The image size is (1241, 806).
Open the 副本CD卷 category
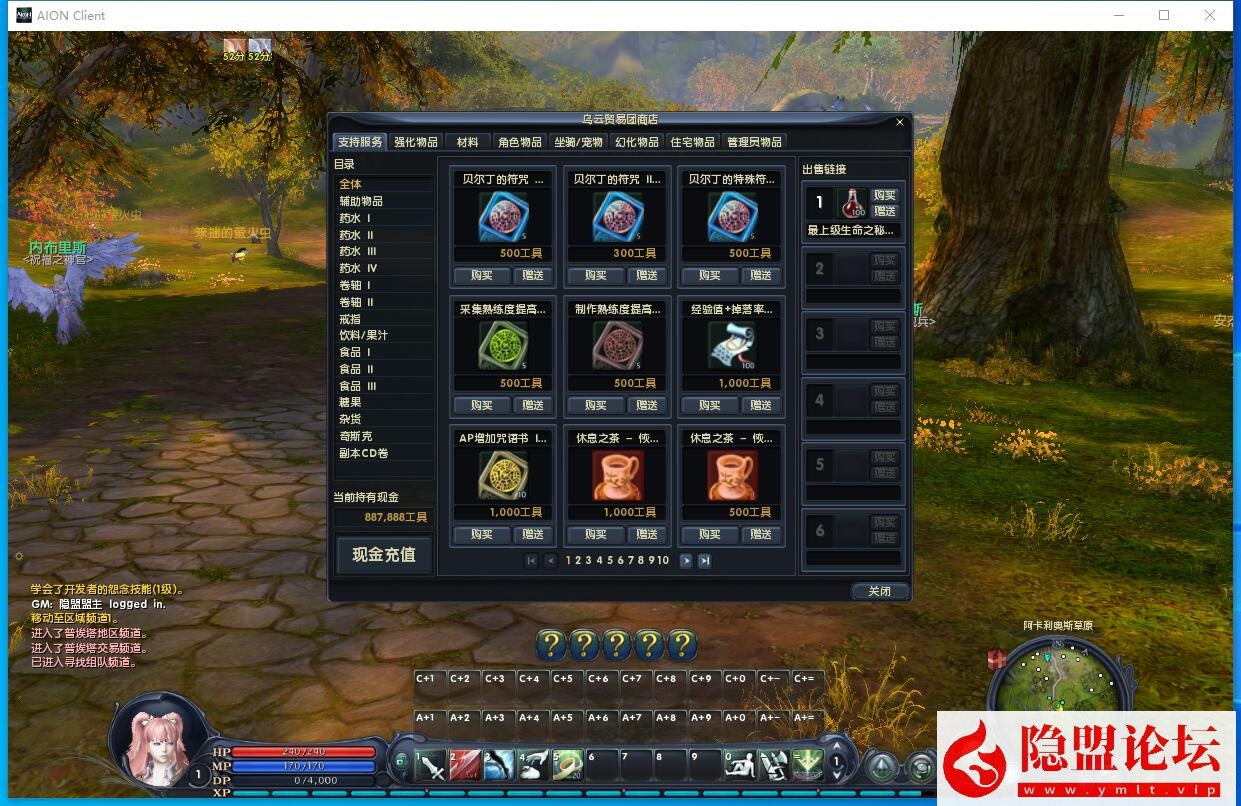pyautogui.click(x=363, y=453)
